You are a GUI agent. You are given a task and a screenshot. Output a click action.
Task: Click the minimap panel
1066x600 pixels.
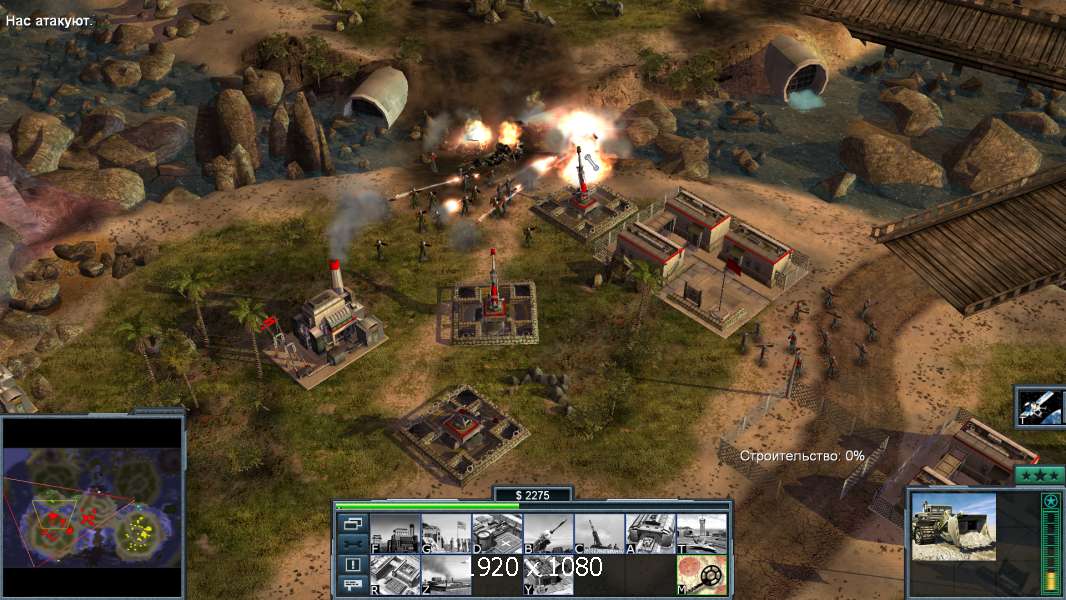pos(93,507)
